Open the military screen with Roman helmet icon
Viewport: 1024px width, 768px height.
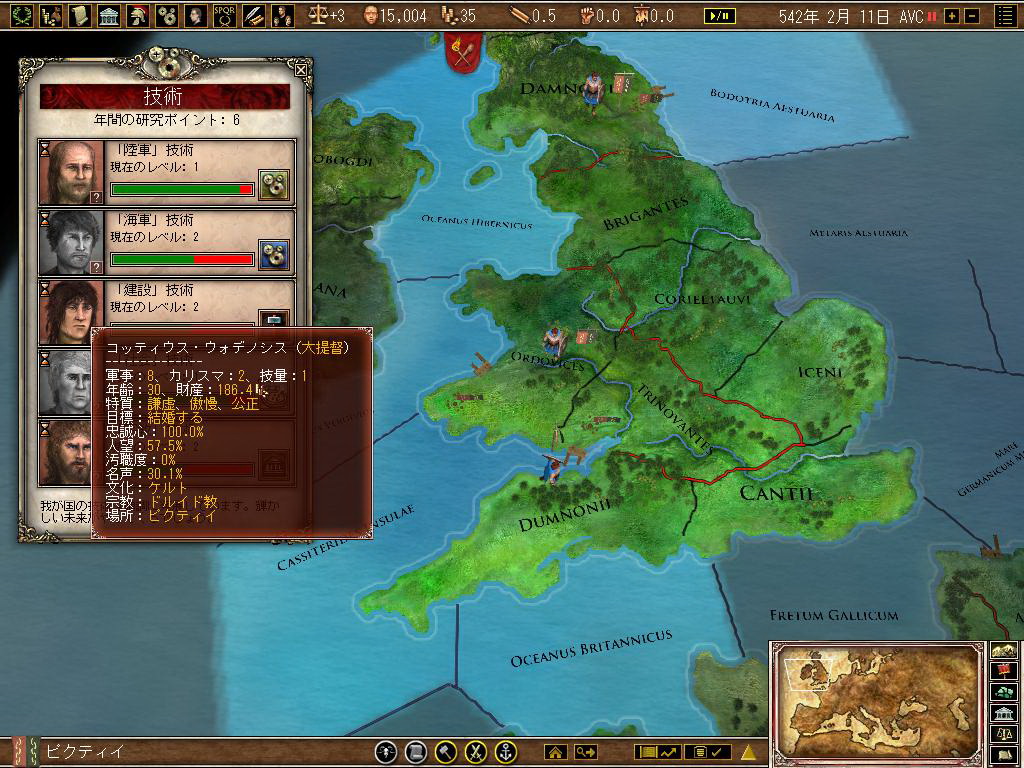tap(138, 15)
